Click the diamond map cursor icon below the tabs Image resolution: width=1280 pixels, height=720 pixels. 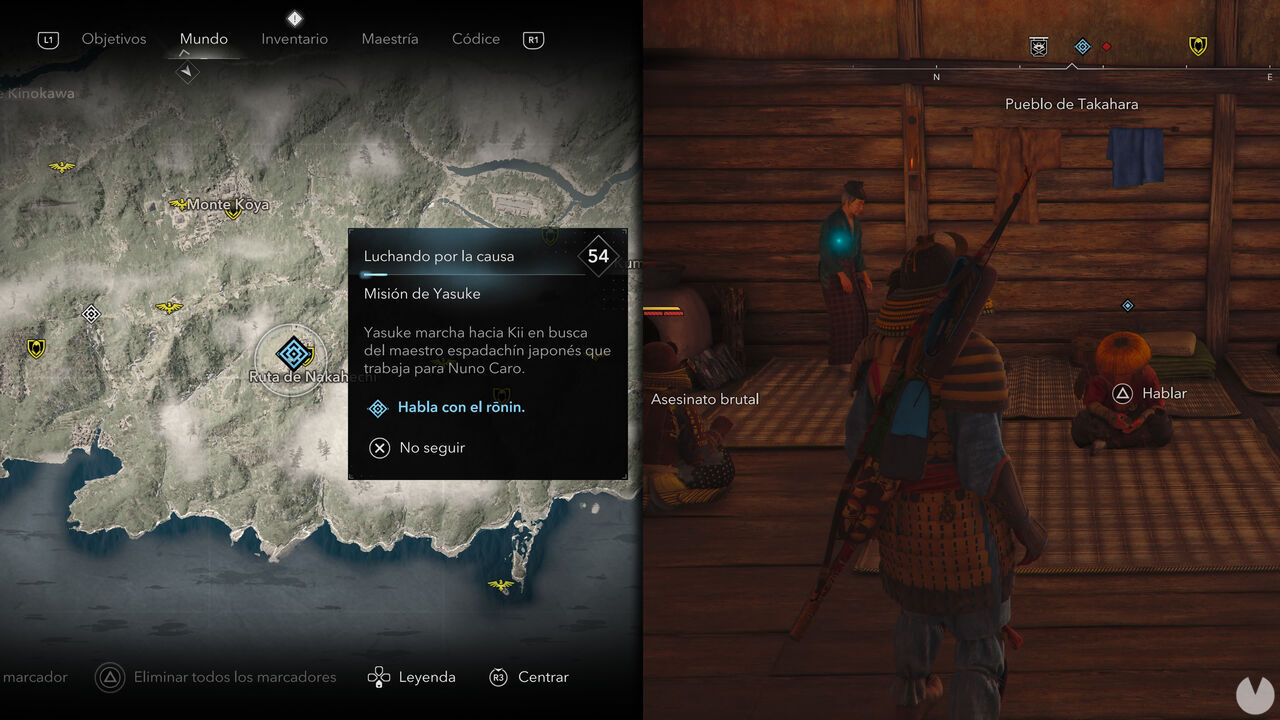186,72
